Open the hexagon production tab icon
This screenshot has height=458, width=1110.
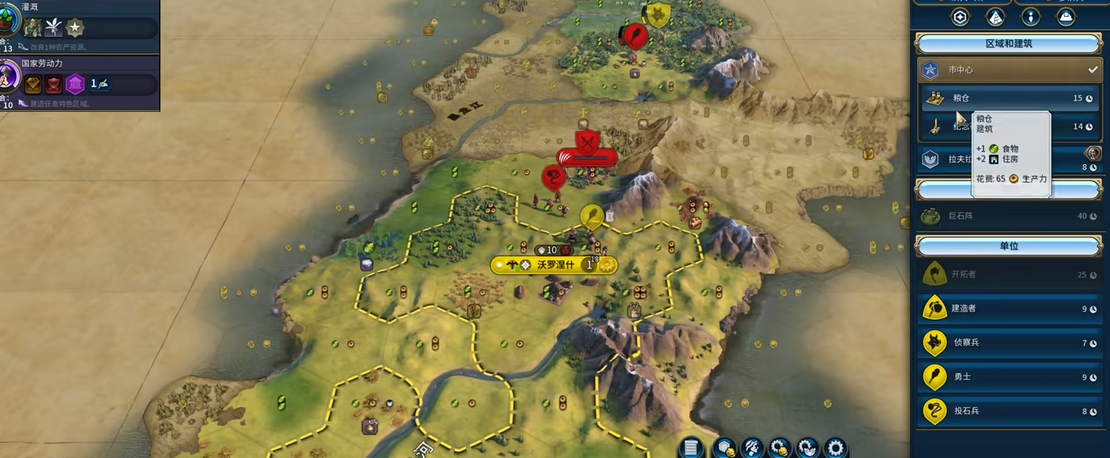[960, 16]
